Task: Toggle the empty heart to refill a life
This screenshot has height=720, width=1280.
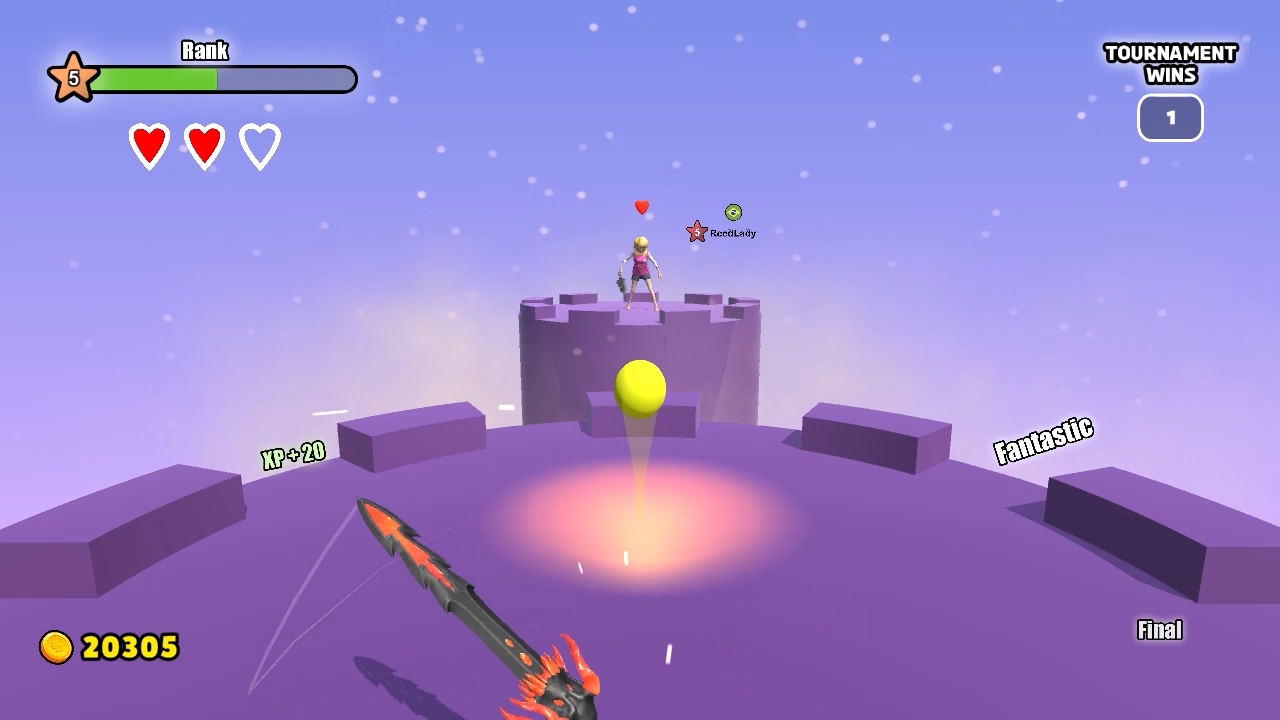Action: pyautogui.click(x=259, y=144)
